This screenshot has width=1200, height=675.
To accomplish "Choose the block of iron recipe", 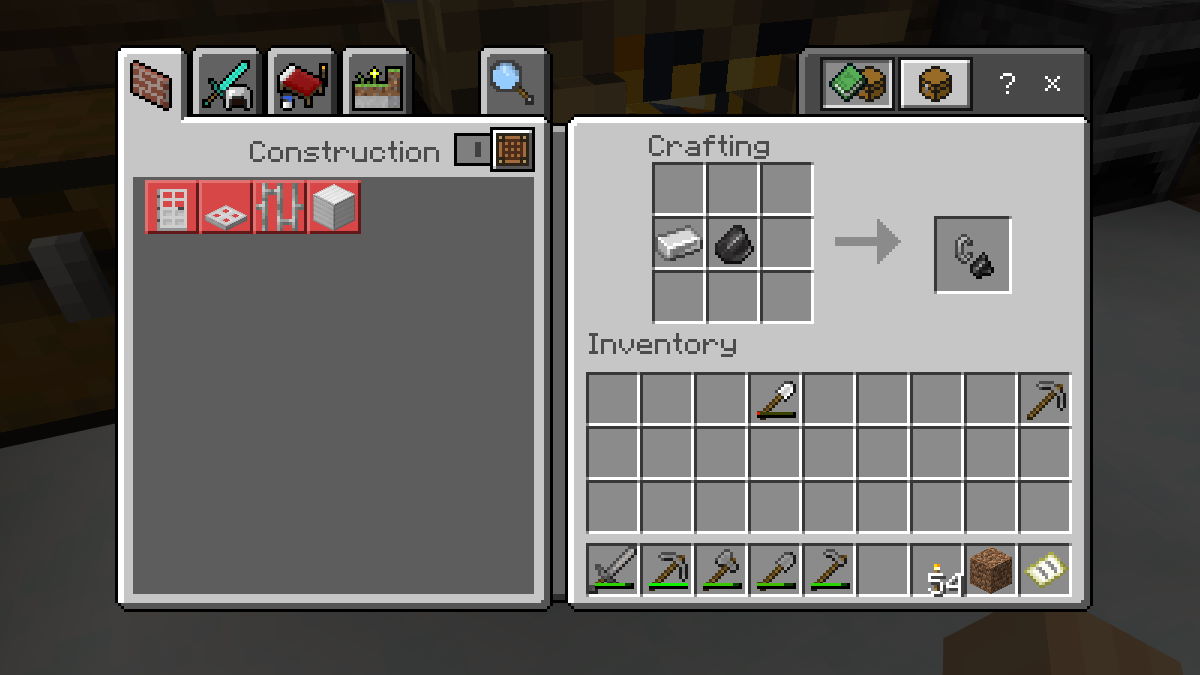I will (334, 207).
